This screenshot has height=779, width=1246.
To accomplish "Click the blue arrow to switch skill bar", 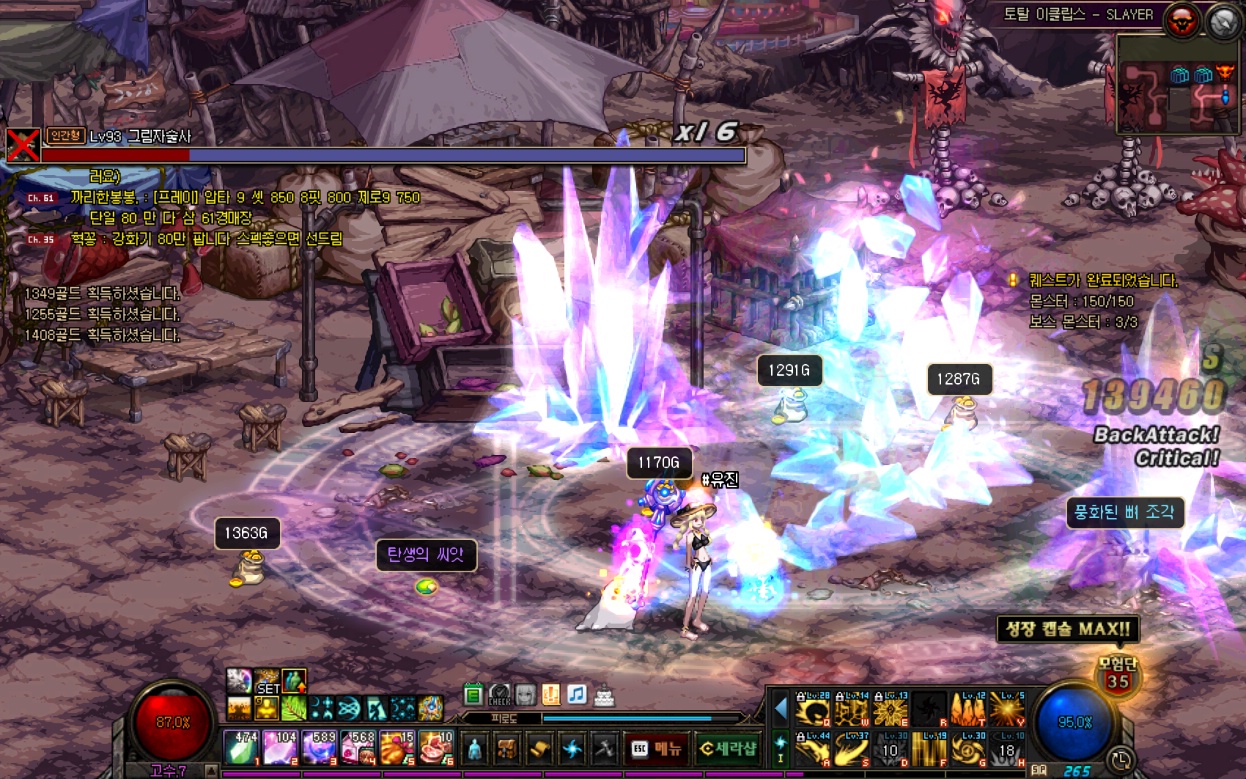I will (x=780, y=709).
